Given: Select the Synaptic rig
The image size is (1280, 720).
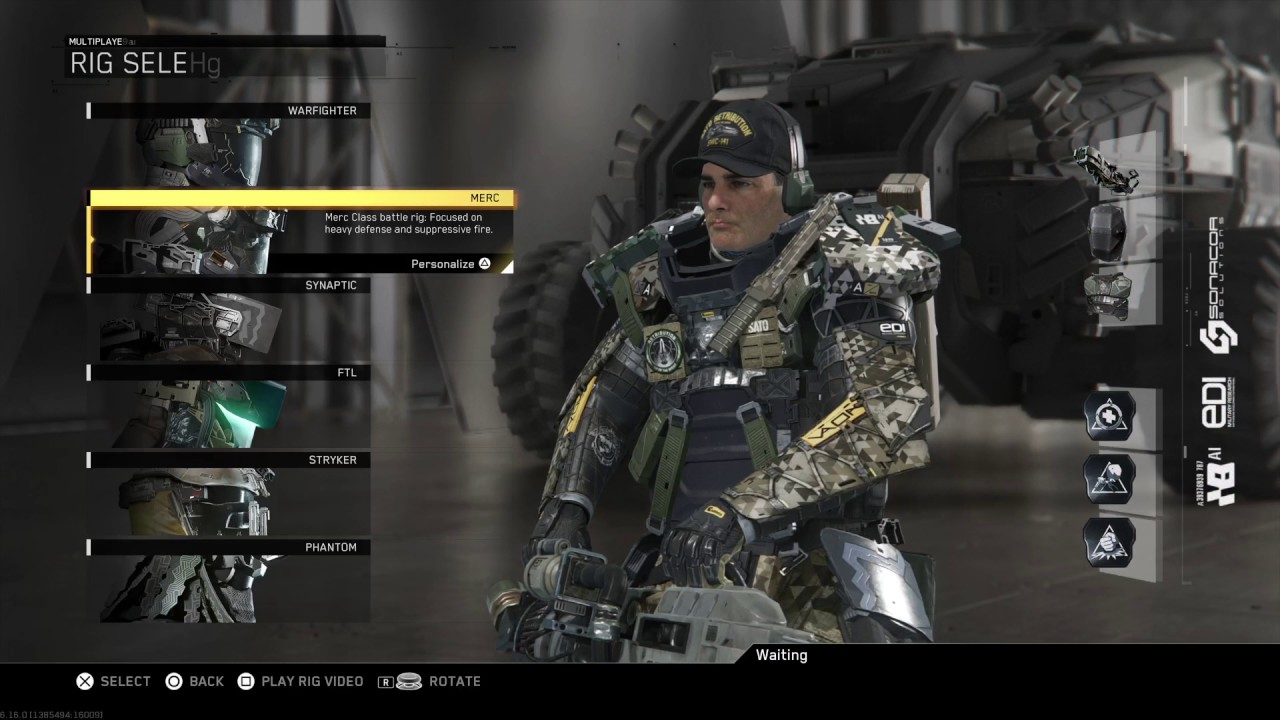Looking at the screenshot, I should click(x=228, y=319).
